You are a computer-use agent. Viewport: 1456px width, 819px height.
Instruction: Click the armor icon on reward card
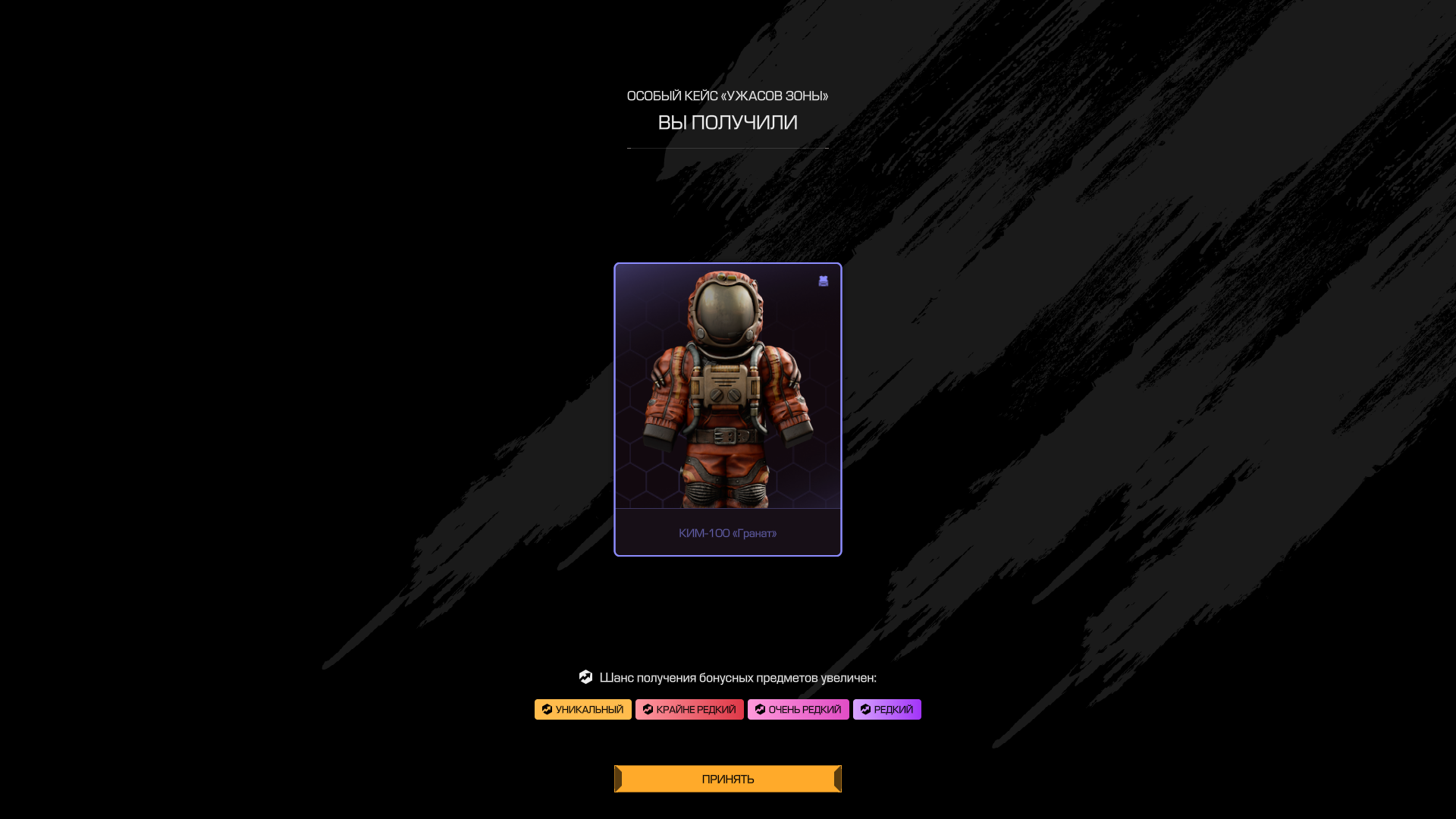pos(824,281)
